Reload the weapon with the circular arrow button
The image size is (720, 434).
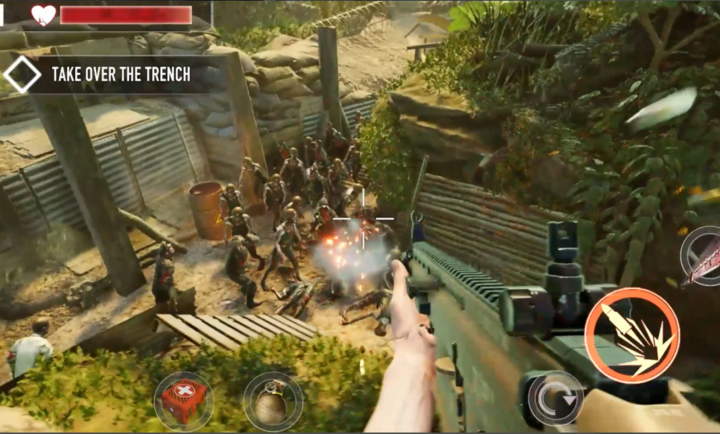click(x=555, y=399)
